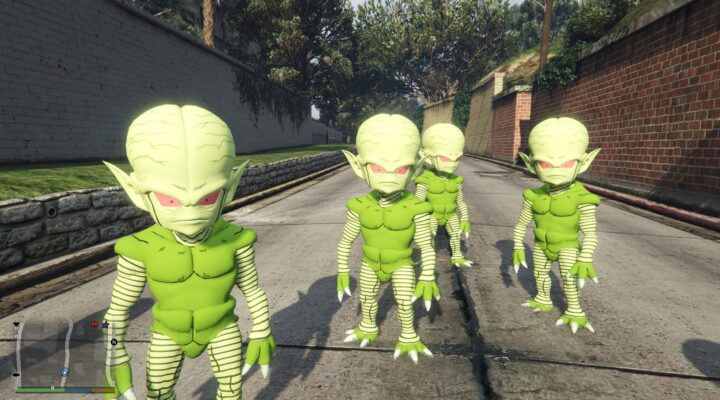Select the purple star blip on the minimap
The image size is (720, 400).
point(105,324)
